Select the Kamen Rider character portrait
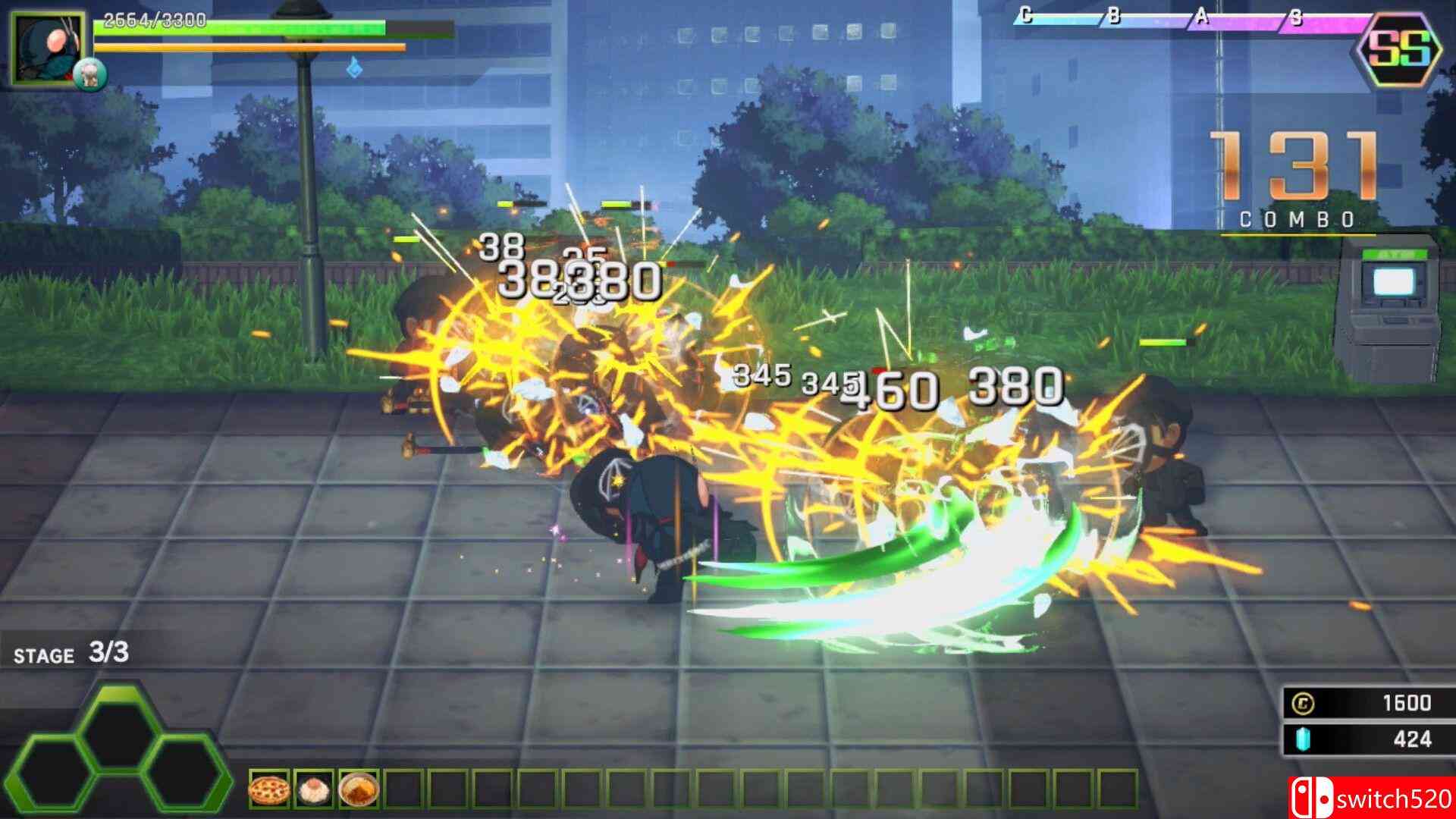This screenshot has height=819, width=1456. tap(47, 48)
